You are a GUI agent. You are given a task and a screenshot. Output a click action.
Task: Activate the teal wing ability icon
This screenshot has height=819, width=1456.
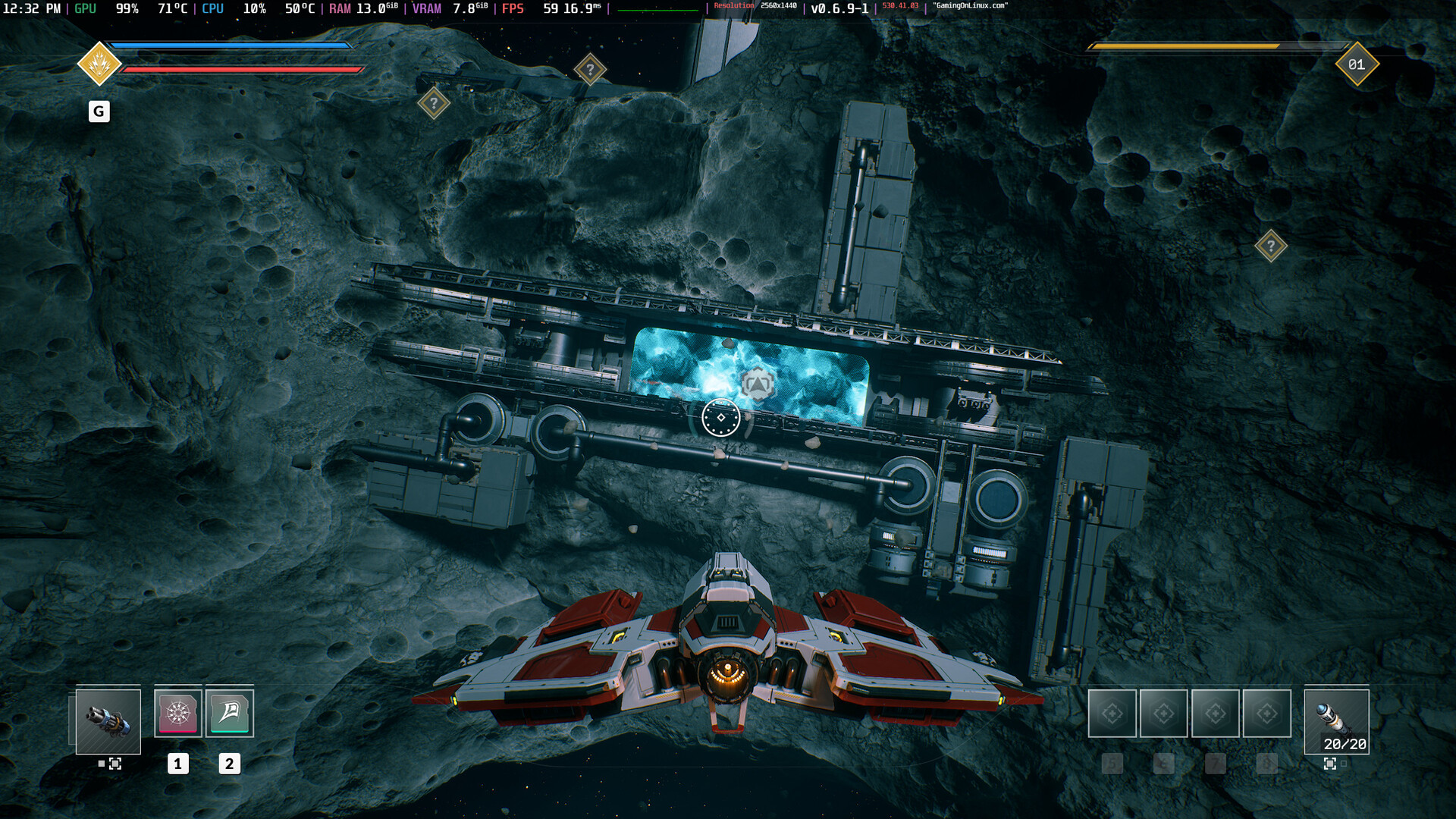click(230, 713)
